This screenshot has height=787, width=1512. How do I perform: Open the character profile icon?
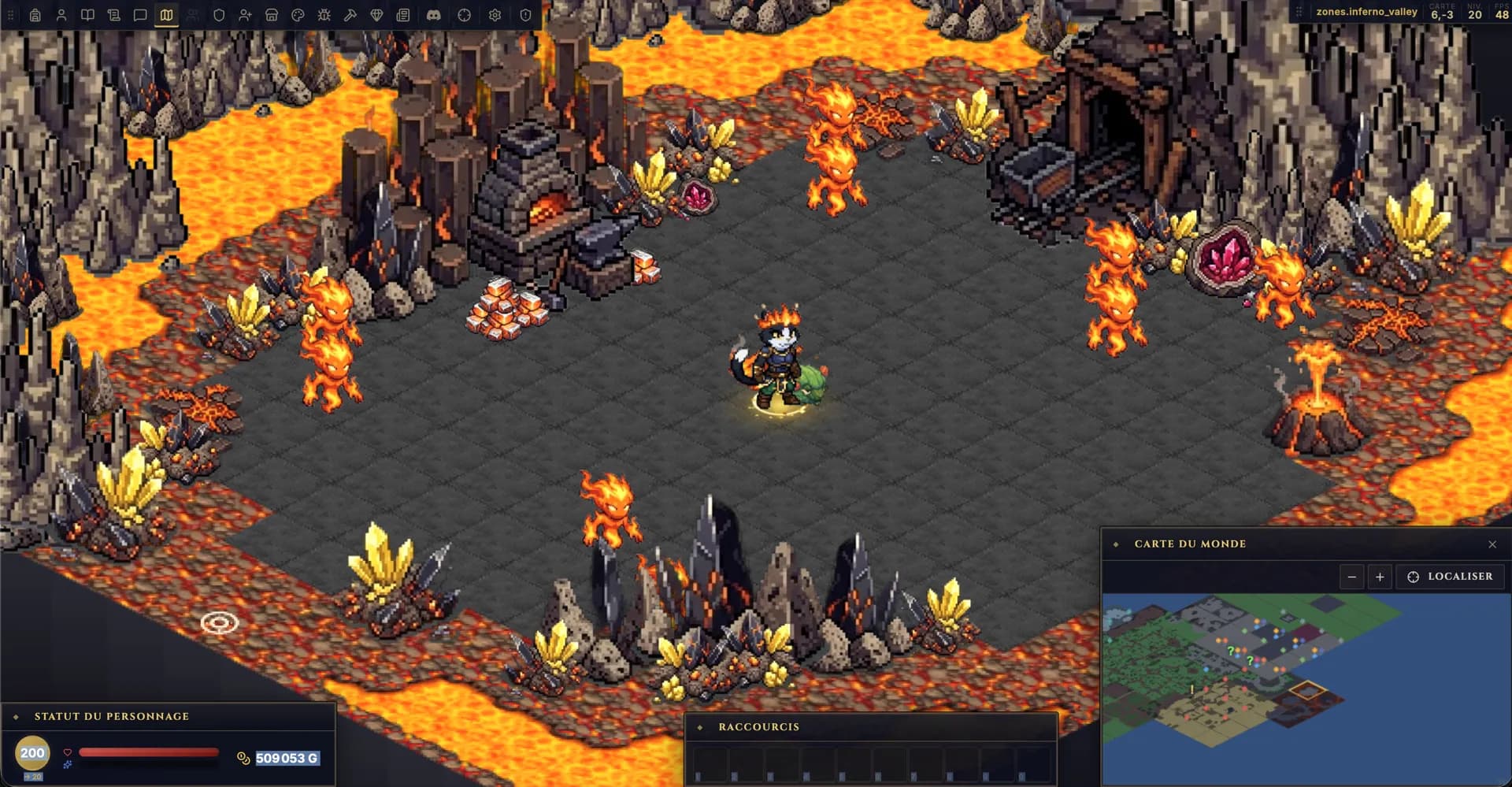(61, 14)
